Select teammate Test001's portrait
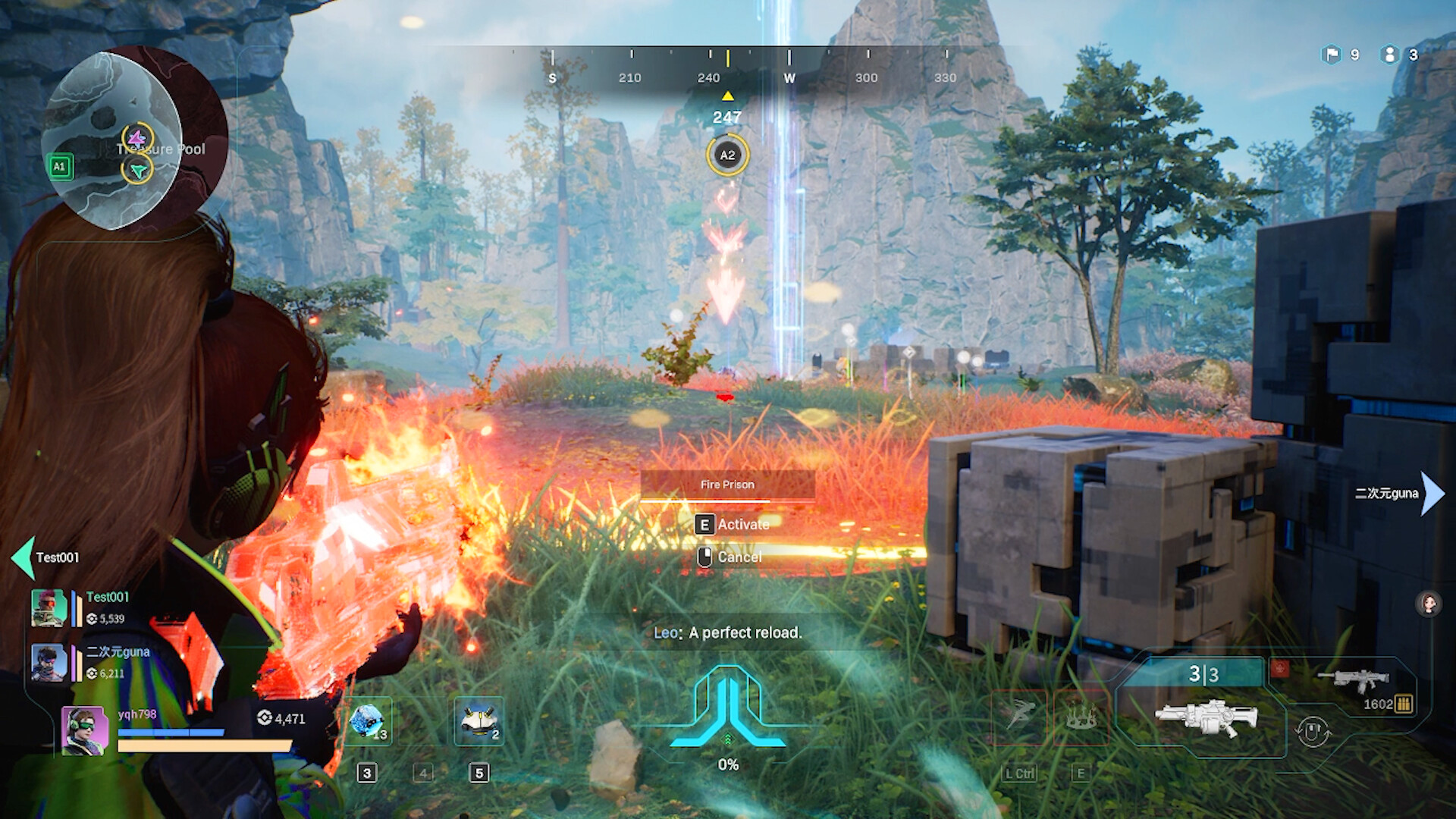Viewport: 1456px width, 819px height. (49, 608)
